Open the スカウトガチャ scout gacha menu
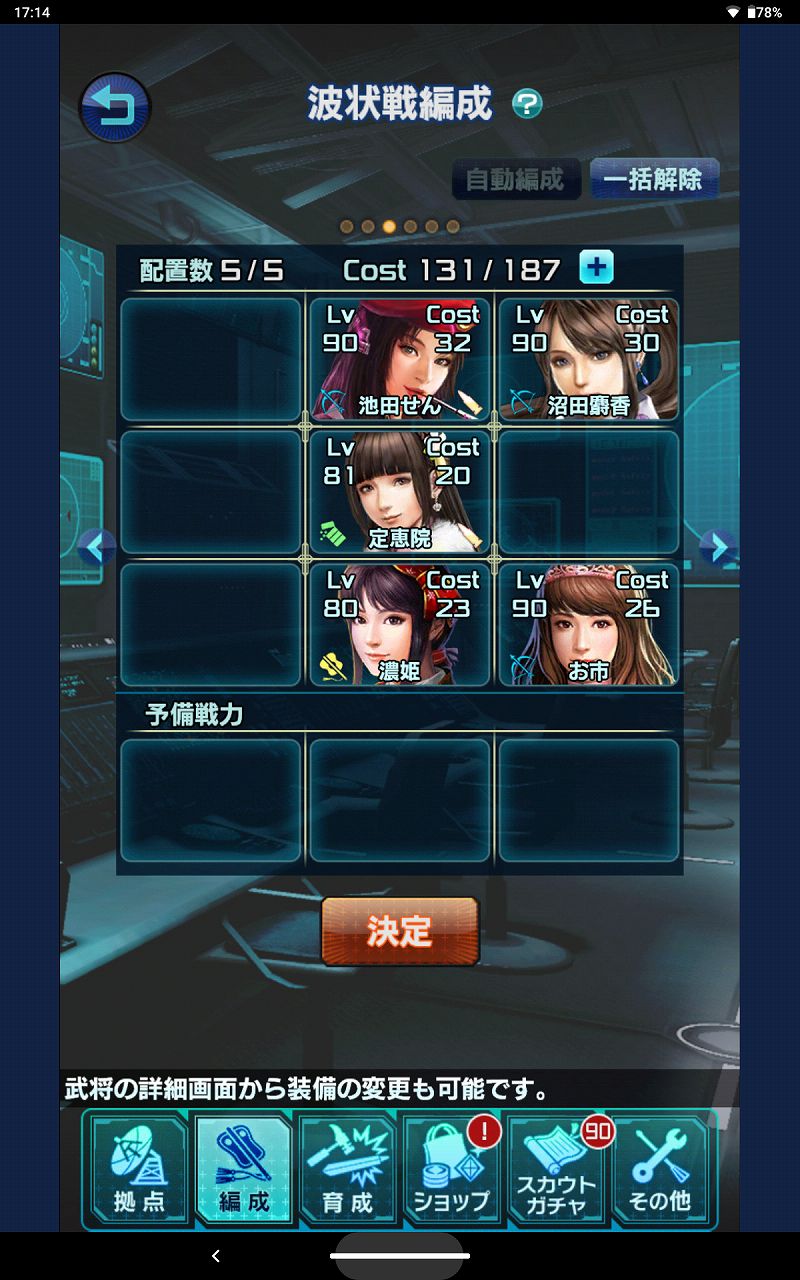The height and width of the screenshot is (1280, 800). (556, 1169)
